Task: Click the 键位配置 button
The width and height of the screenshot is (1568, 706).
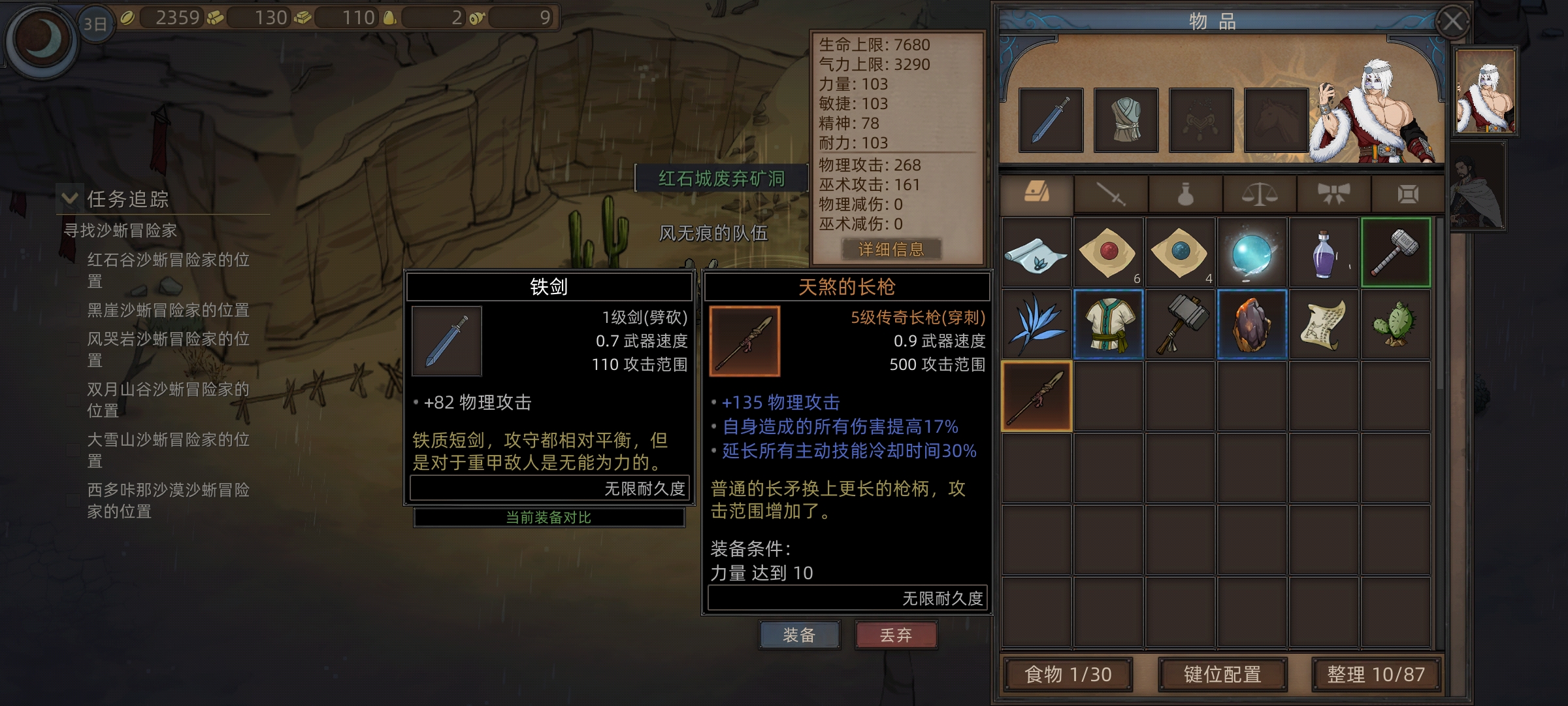Action: [x=1222, y=674]
